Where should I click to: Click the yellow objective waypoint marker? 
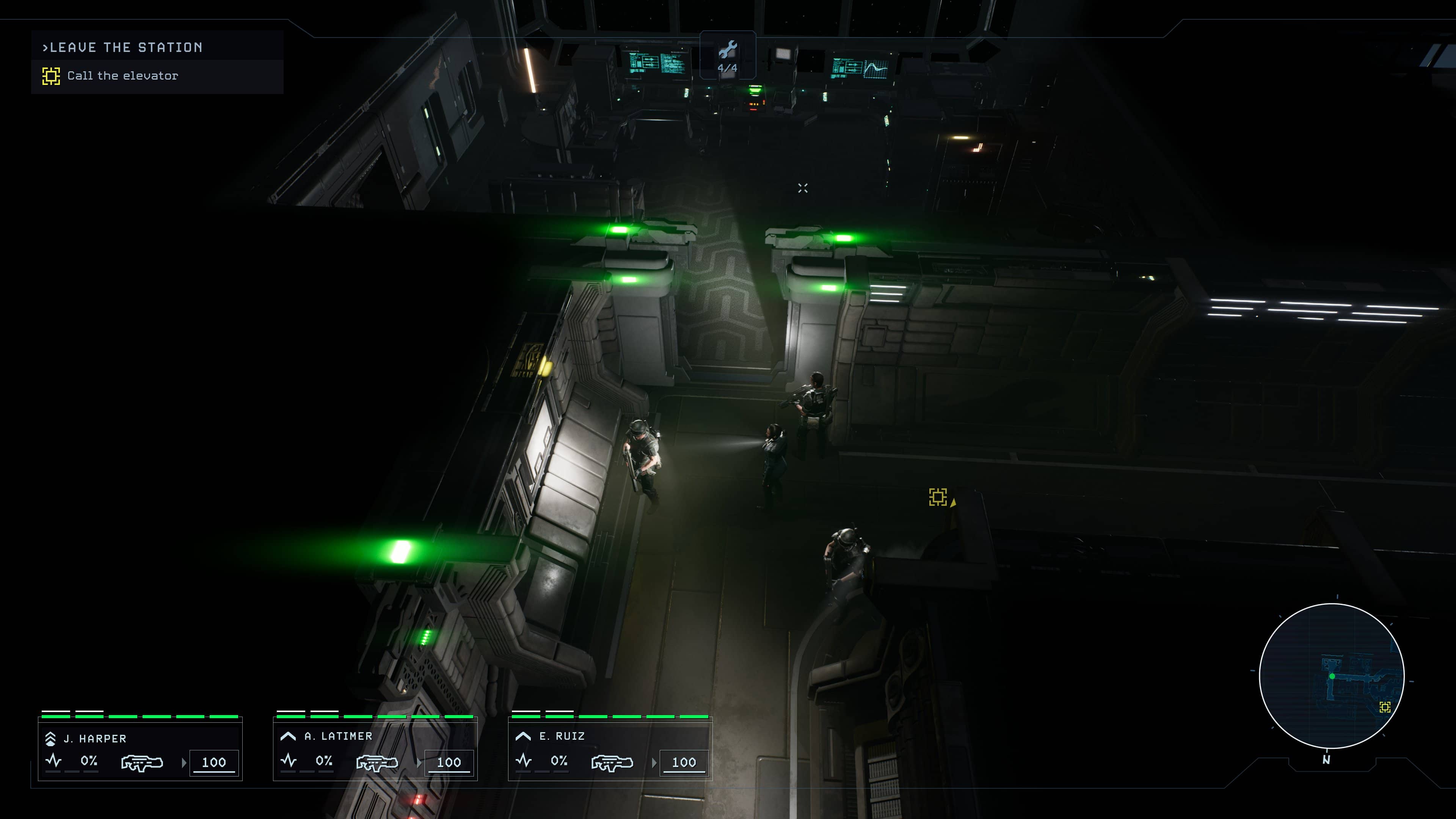[938, 497]
